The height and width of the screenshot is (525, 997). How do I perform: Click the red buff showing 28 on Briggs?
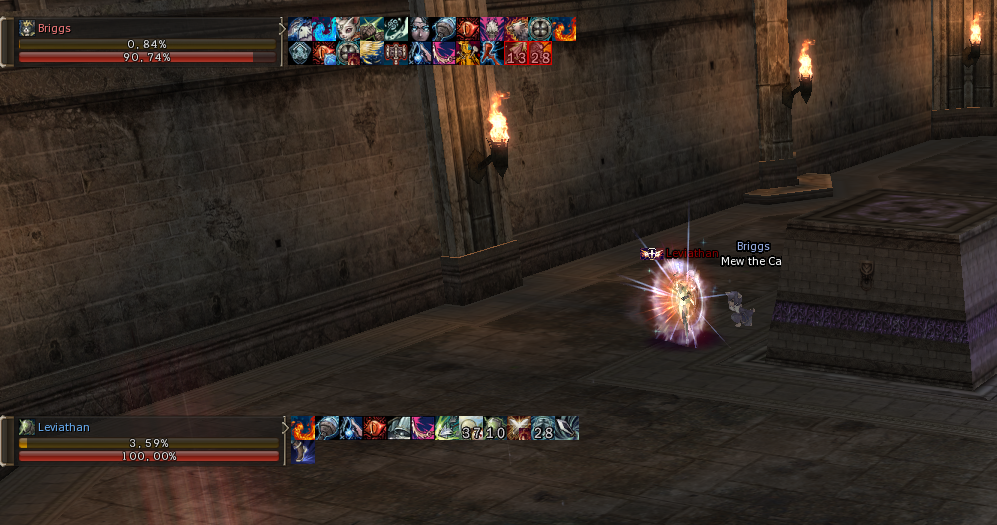click(541, 53)
